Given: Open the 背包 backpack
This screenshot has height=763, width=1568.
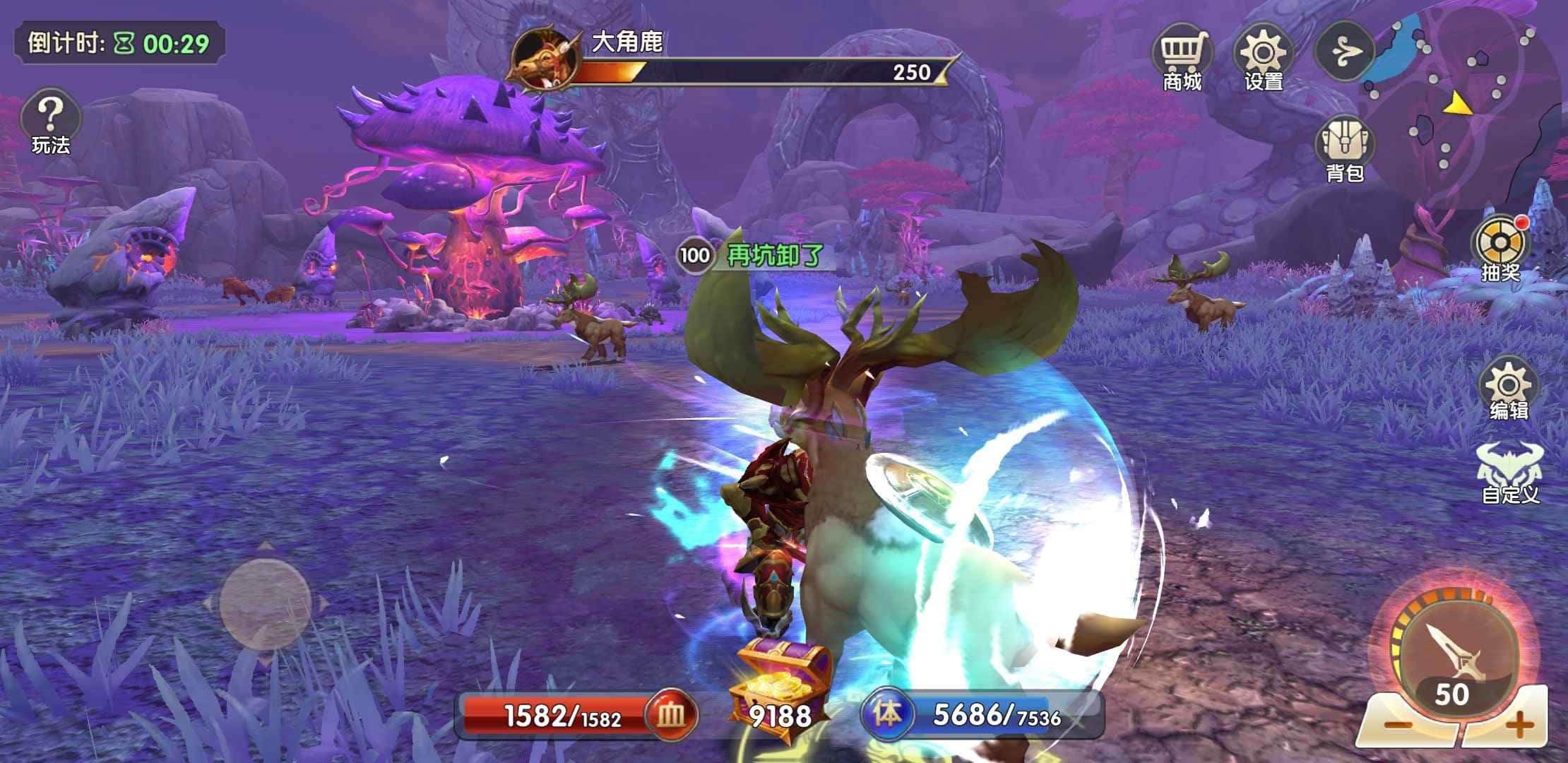Looking at the screenshot, I should [1344, 147].
